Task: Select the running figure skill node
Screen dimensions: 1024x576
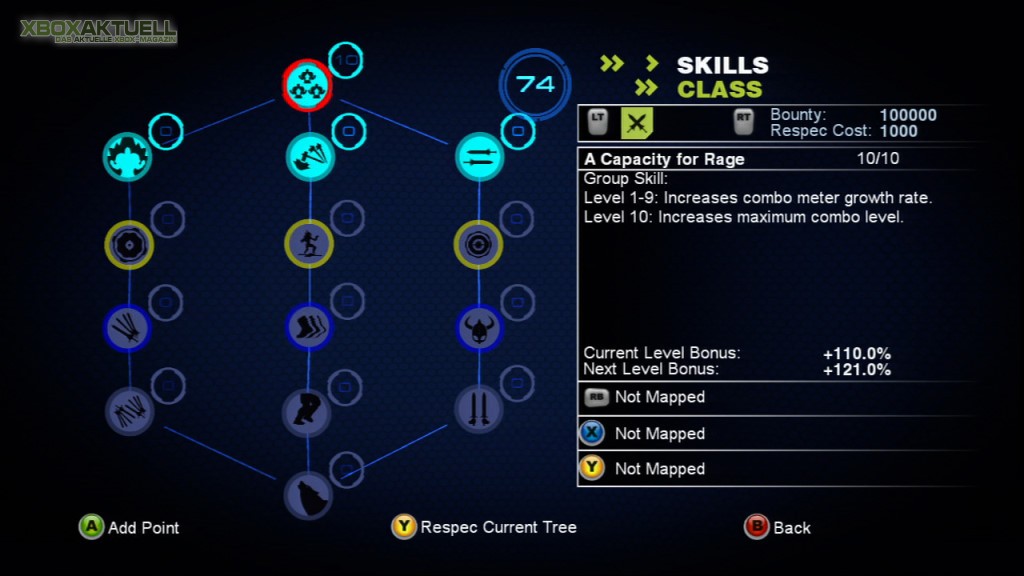Action: 309,244
